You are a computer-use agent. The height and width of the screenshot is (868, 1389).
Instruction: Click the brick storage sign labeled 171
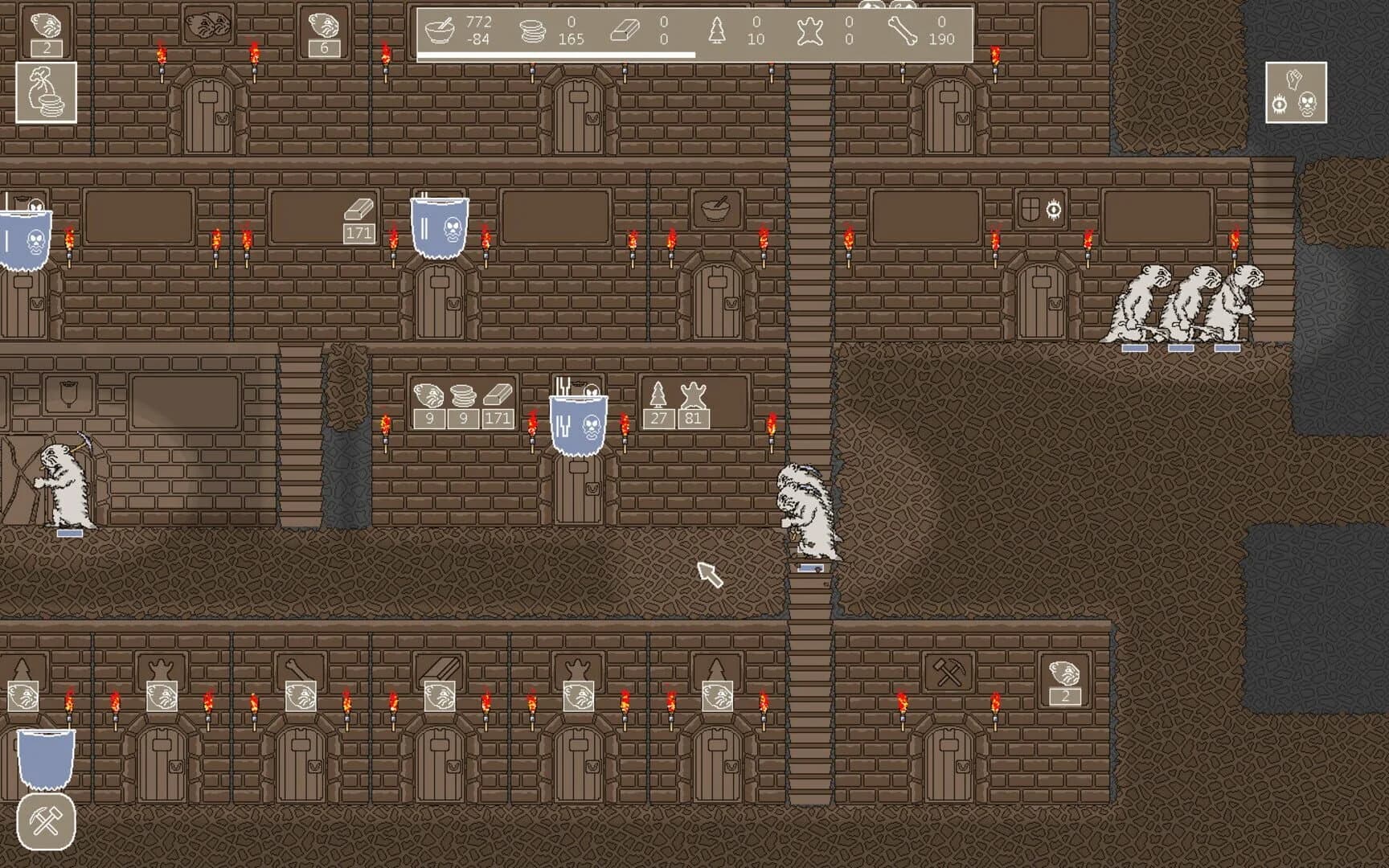(x=359, y=217)
